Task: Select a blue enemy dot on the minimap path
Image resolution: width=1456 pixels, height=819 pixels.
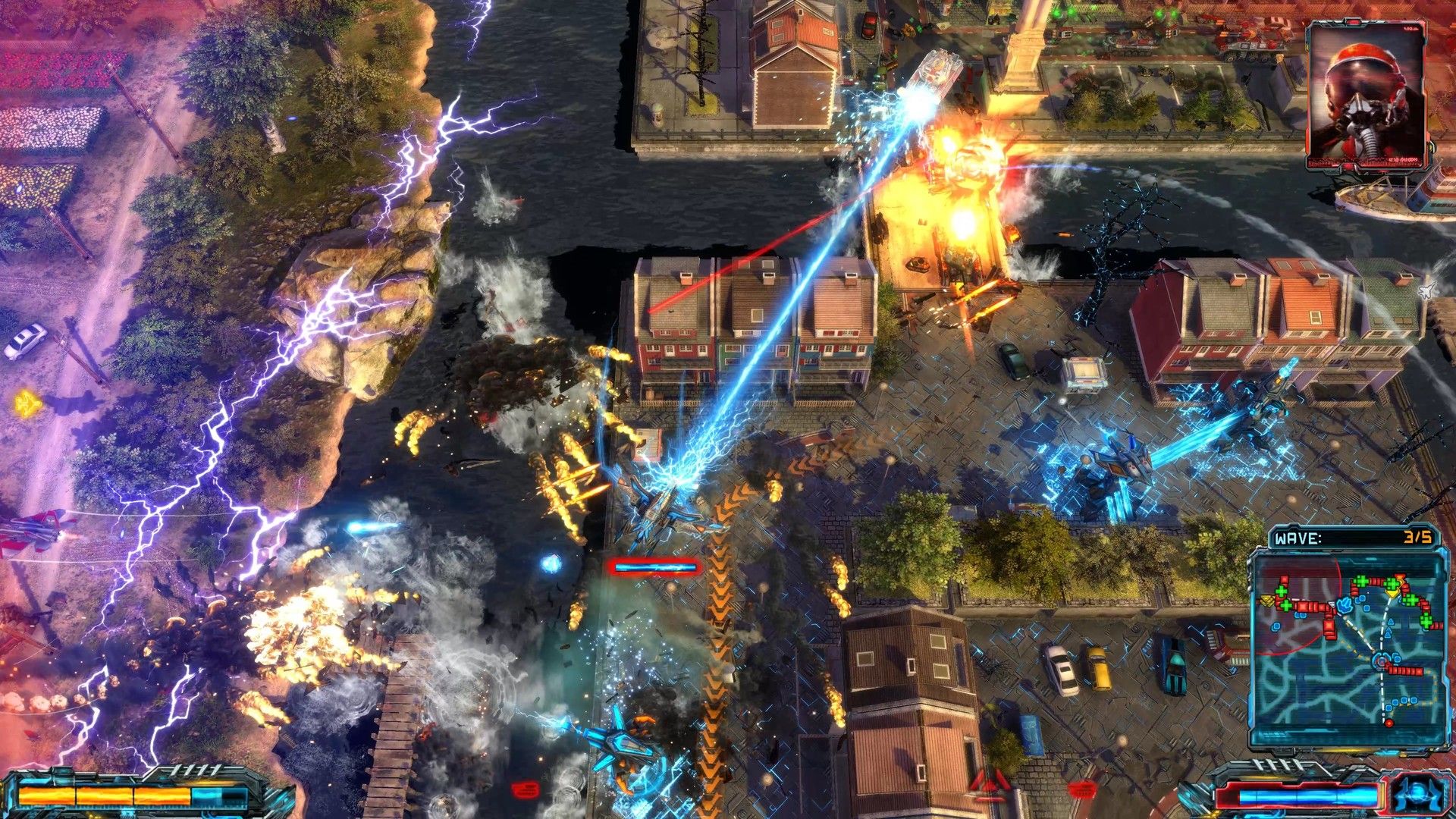Action: [1404, 700]
